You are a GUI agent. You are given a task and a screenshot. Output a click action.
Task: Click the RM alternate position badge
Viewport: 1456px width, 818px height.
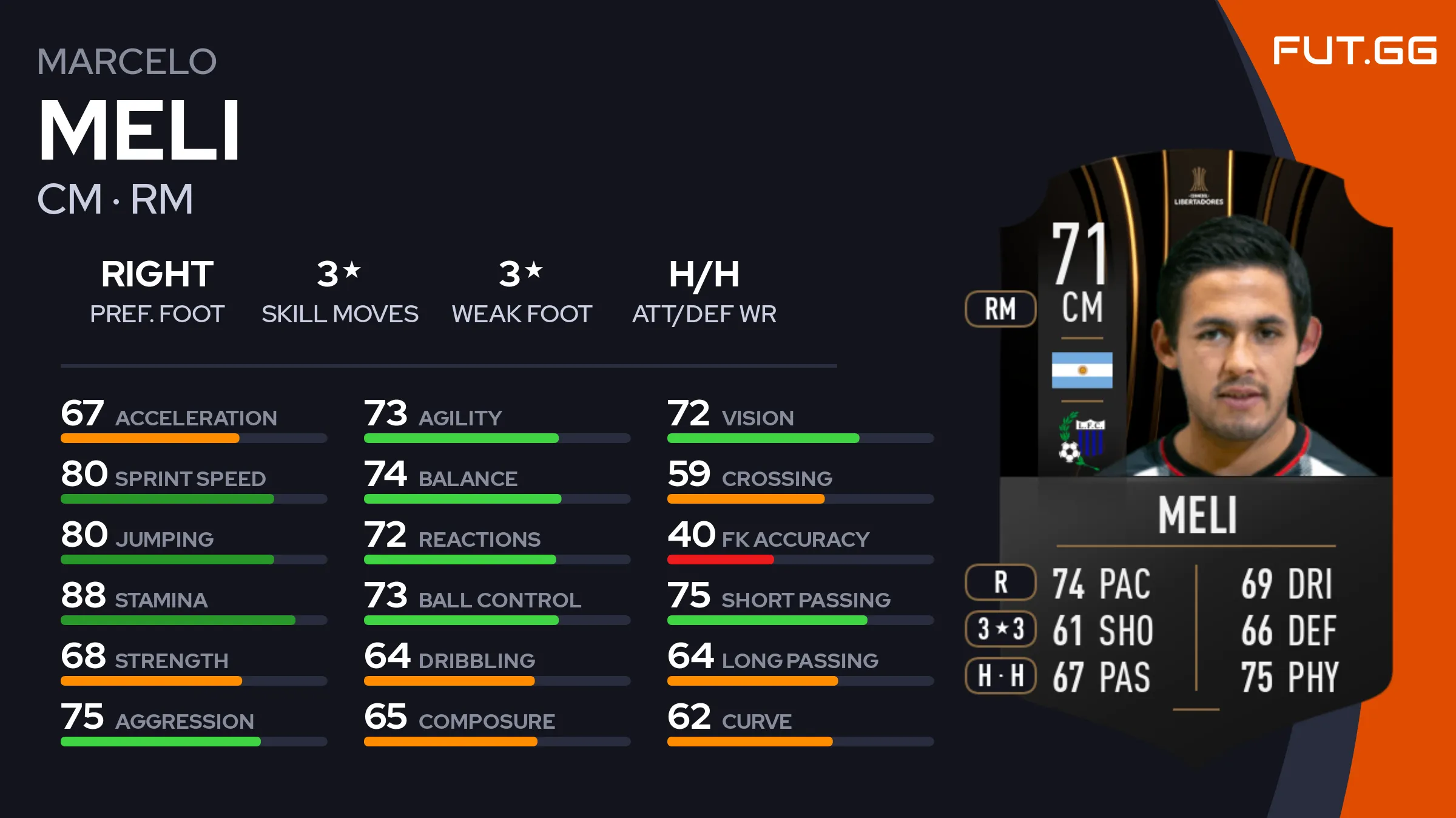(x=1000, y=309)
